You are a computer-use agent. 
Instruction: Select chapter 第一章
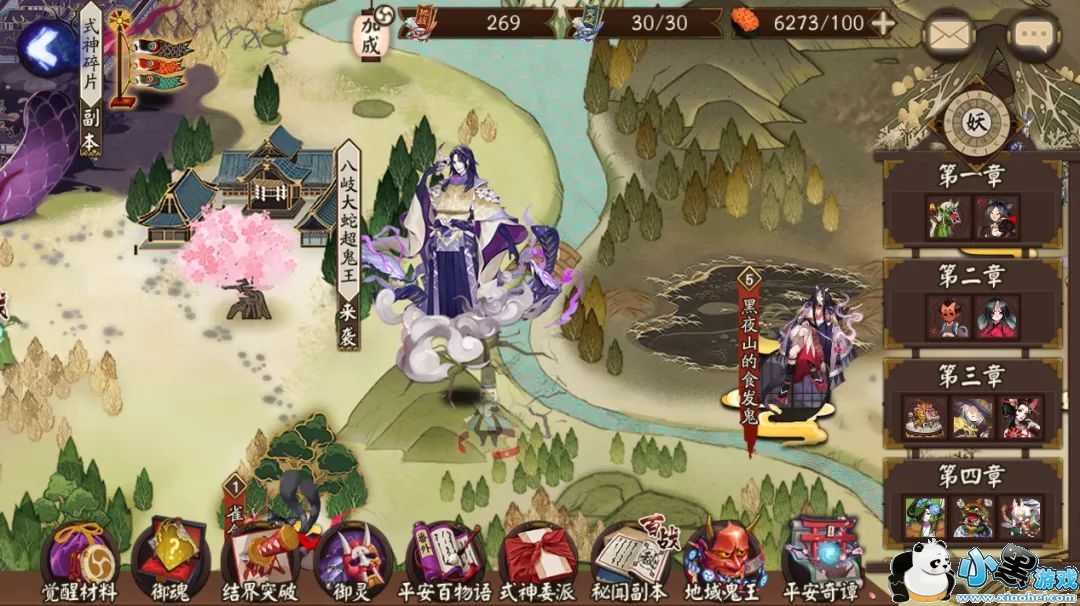(x=971, y=201)
